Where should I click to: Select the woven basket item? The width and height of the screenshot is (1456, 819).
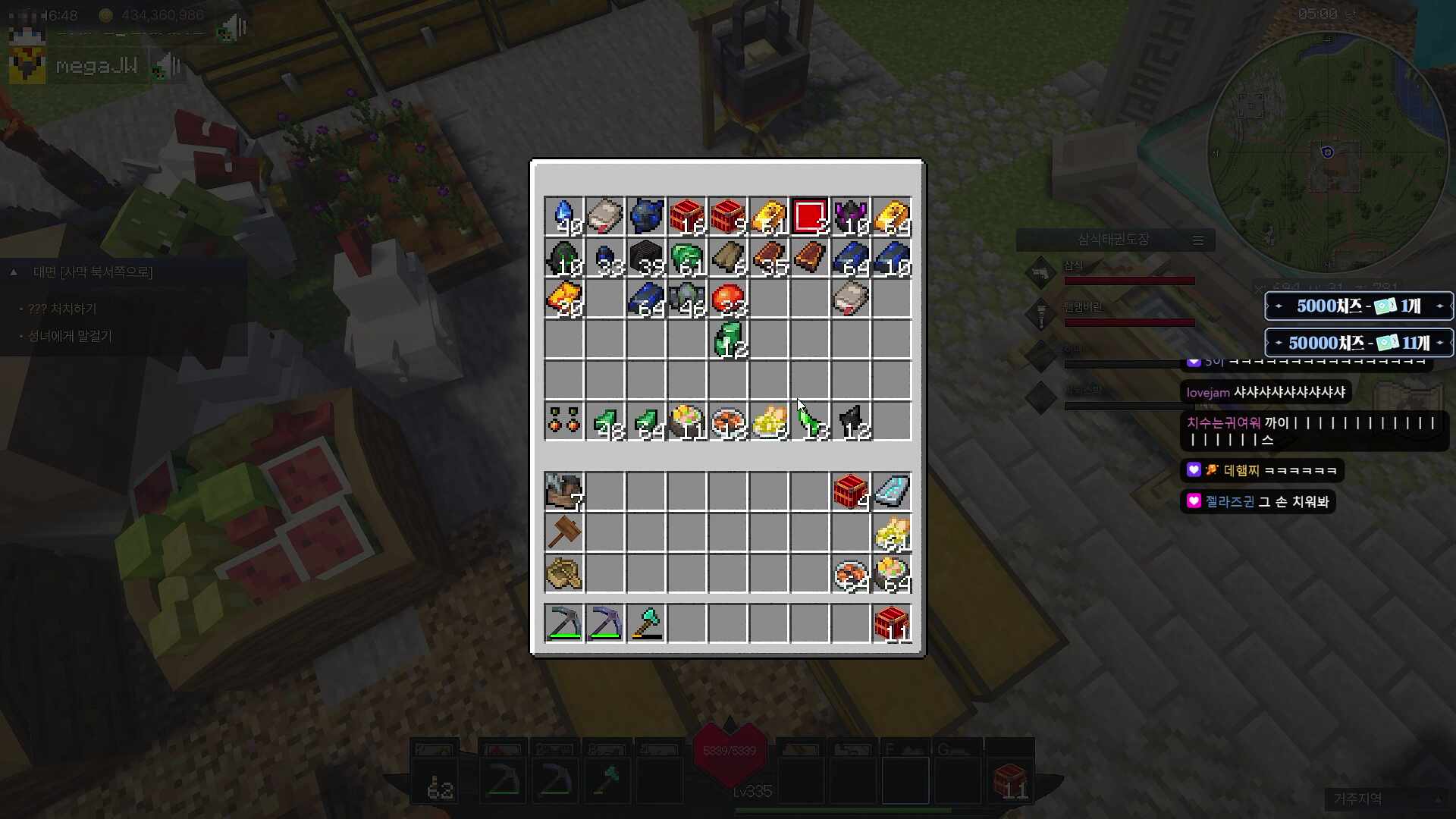(x=564, y=573)
